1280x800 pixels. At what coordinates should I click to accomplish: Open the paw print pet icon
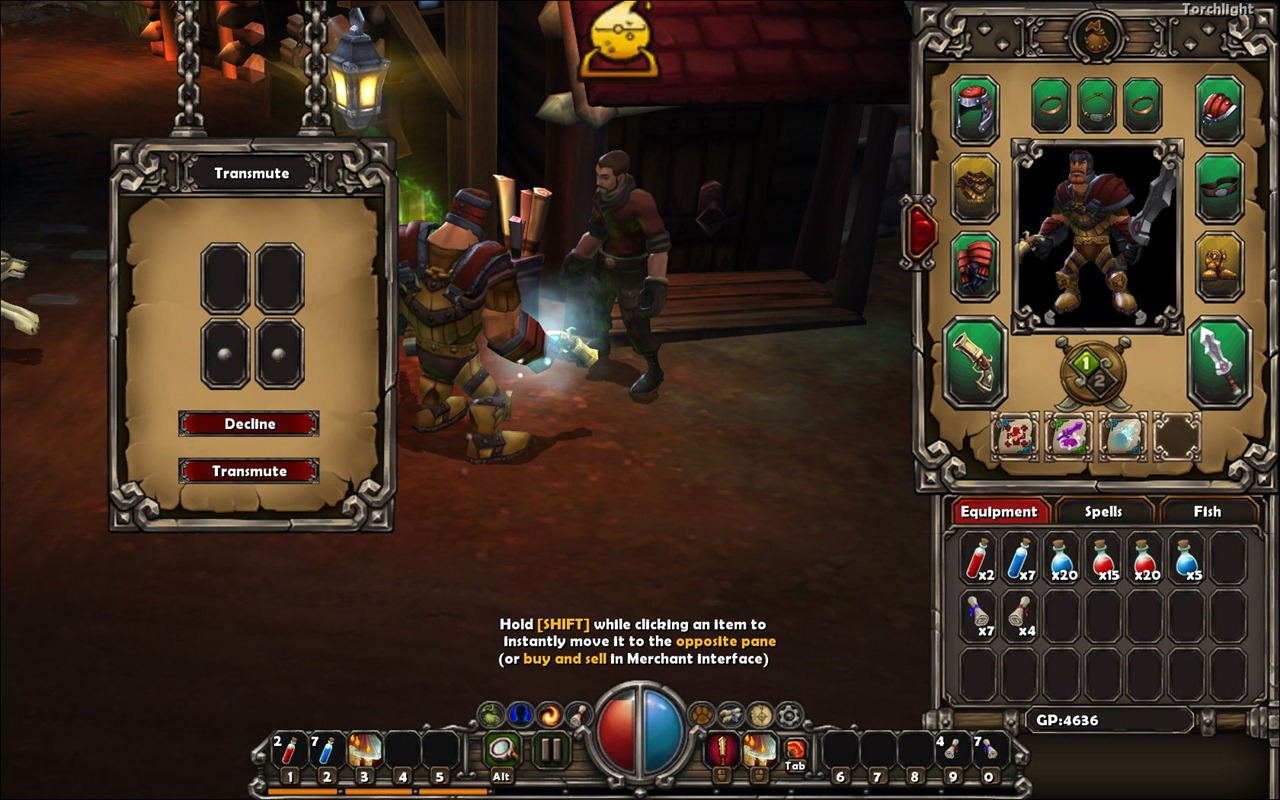point(701,714)
